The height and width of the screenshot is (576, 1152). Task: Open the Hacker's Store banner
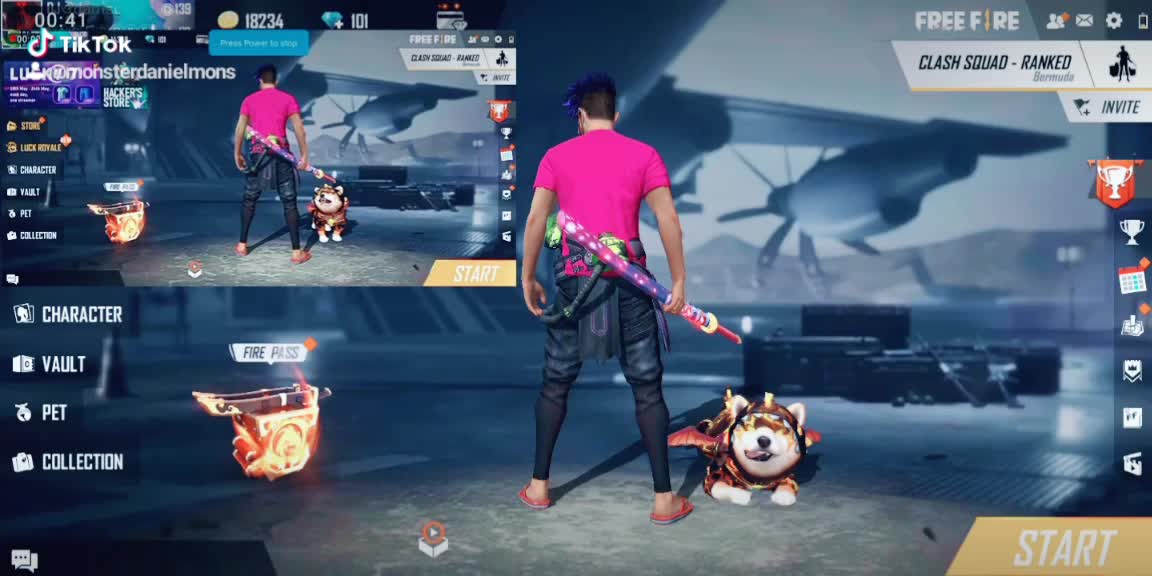click(x=124, y=96)
